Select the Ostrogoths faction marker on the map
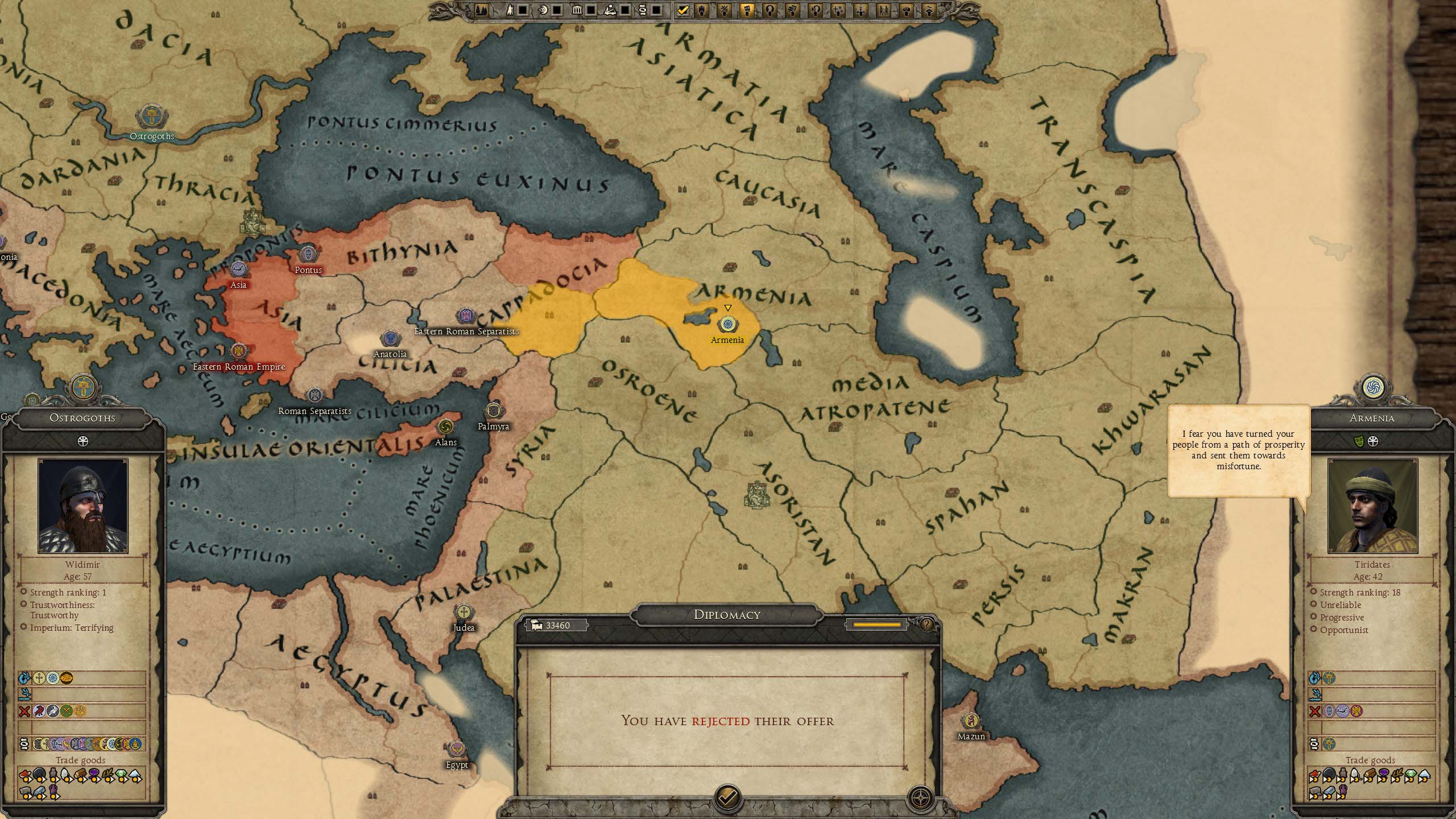 tap(151, 116)
